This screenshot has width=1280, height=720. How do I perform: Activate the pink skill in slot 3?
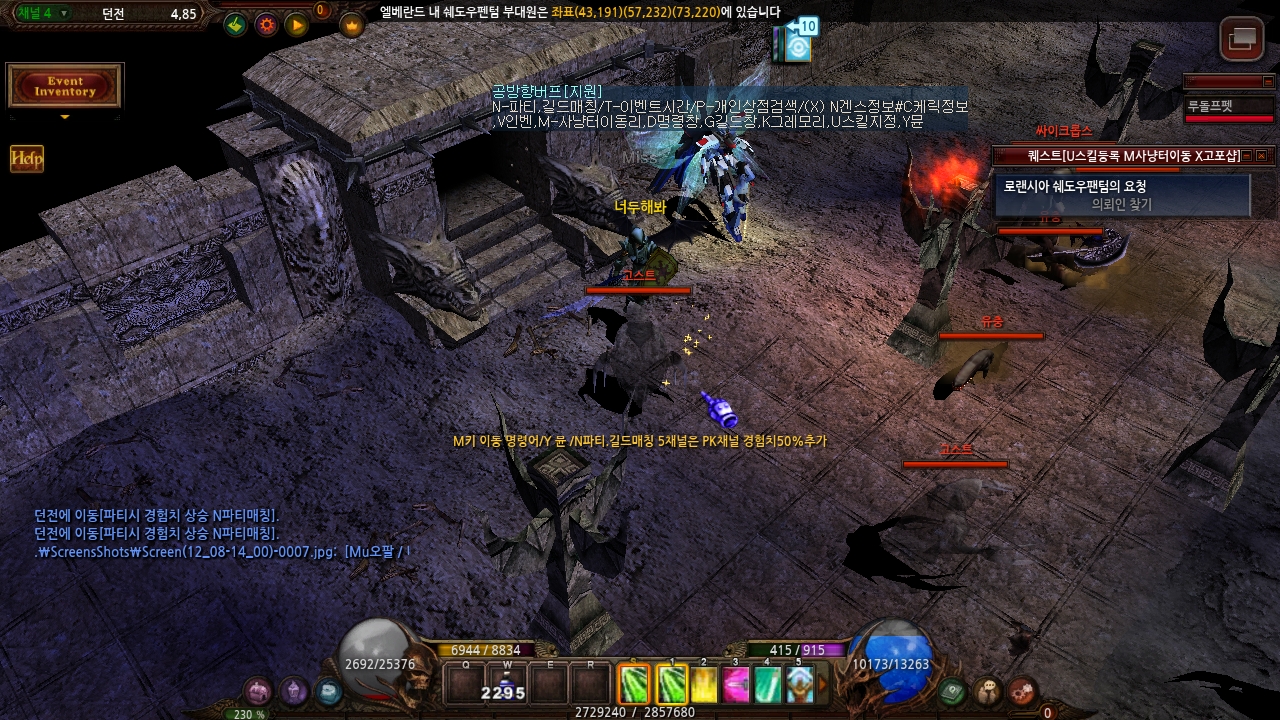[736, 685]
